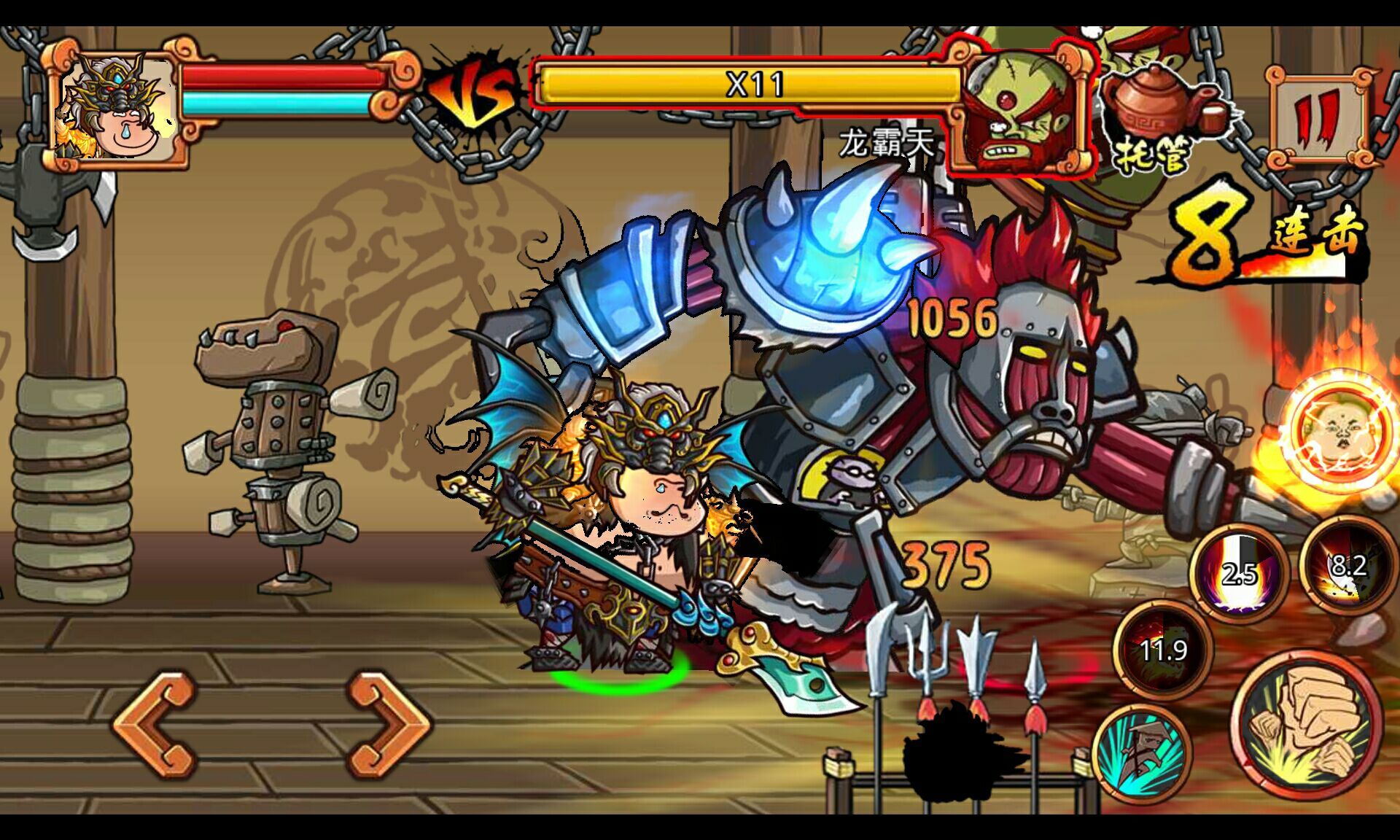Tap the player's hero portrait

tap(118, 106)
